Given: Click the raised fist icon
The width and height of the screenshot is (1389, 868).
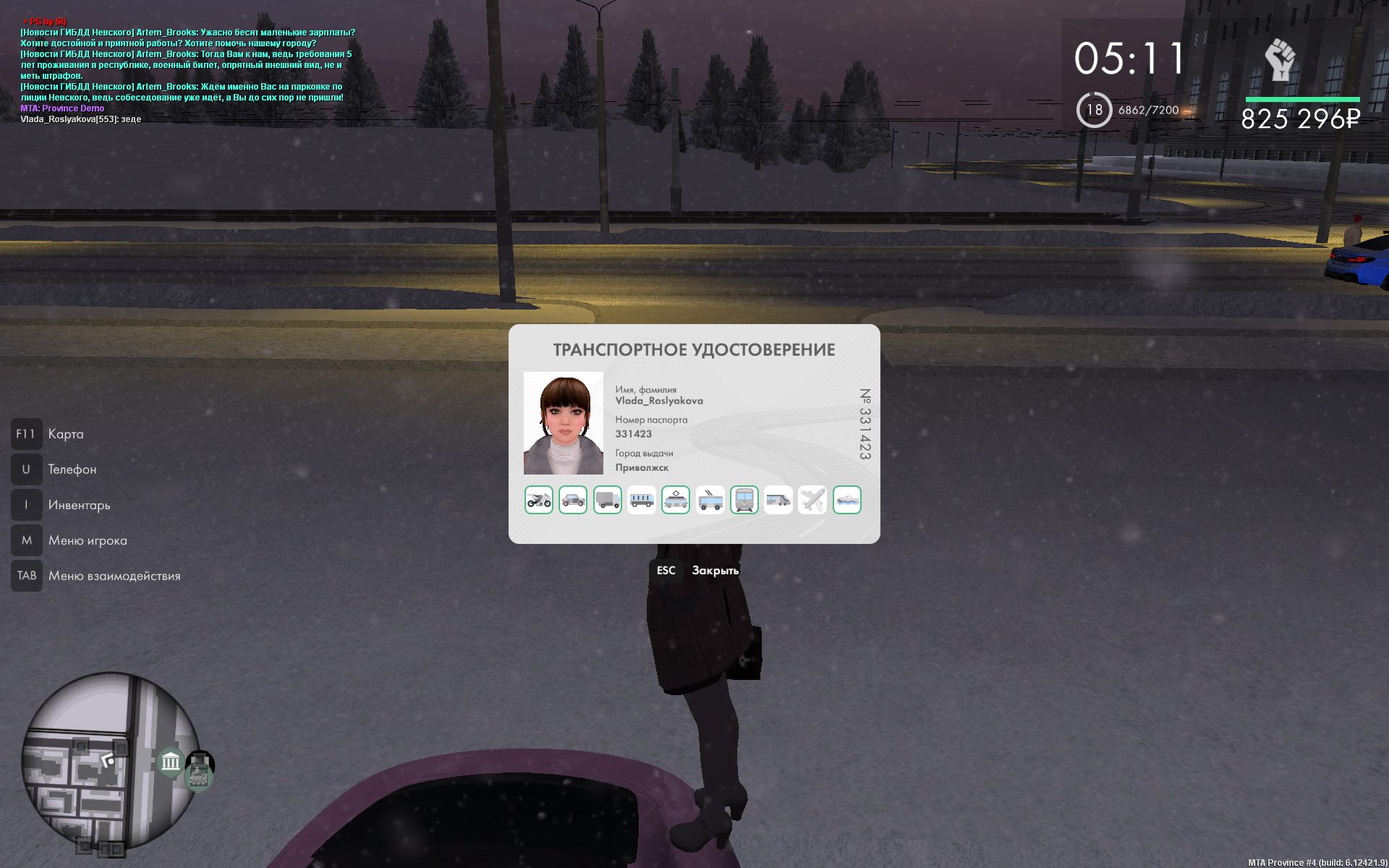Looking at the screenshot, I should [1280, 60].
